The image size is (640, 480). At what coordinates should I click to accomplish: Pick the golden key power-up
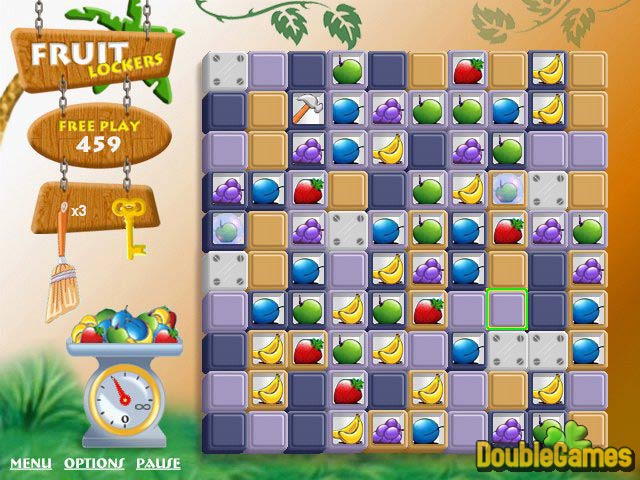coord(128,226)
